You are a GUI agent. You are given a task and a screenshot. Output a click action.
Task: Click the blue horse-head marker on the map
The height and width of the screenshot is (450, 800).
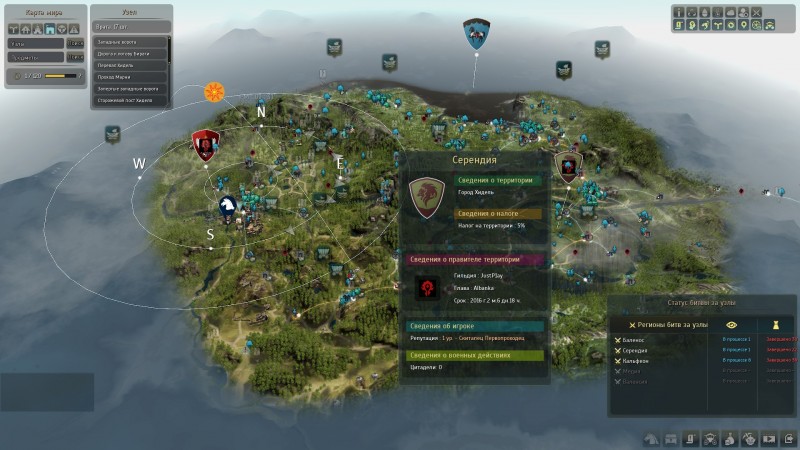[229, 207]
